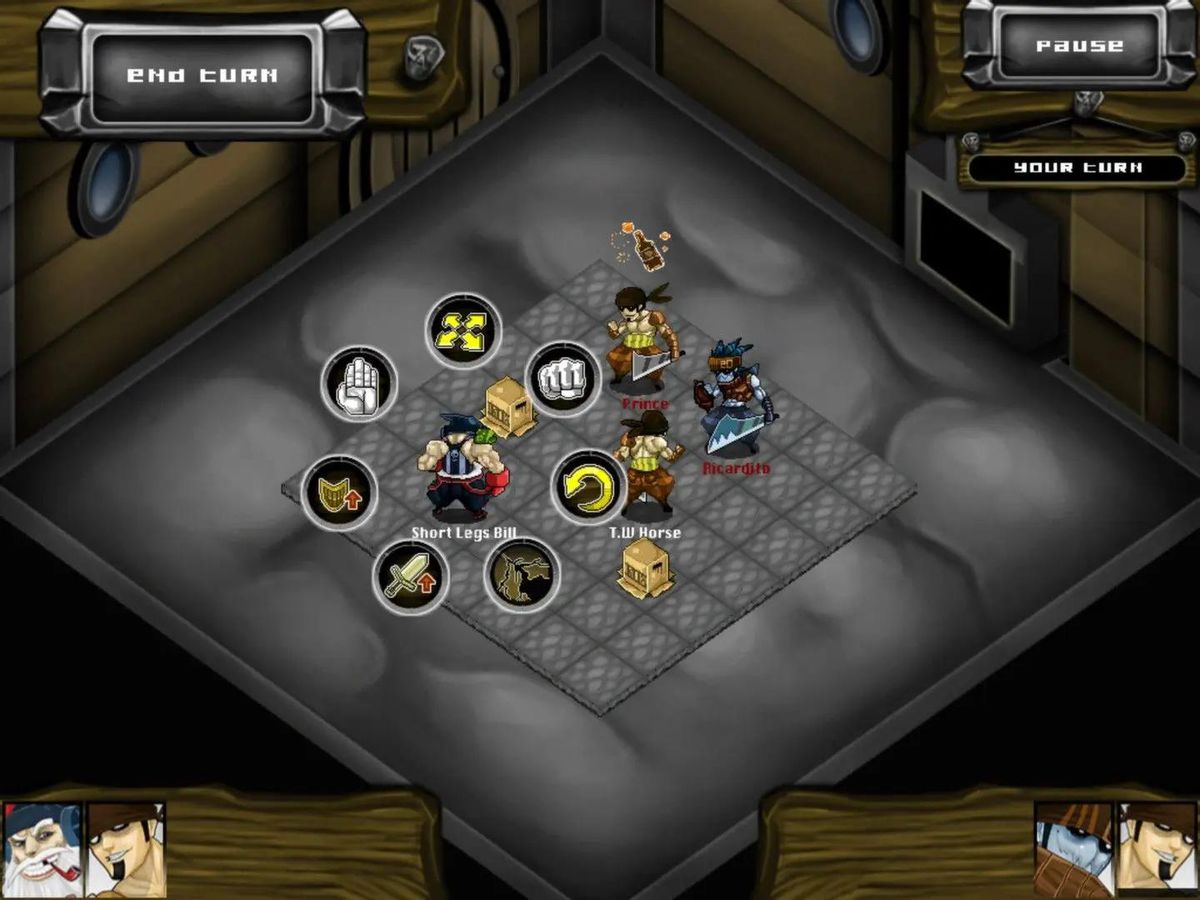Use the sword attack boost
Screen dimensions: 1200x900
(410, 578)
